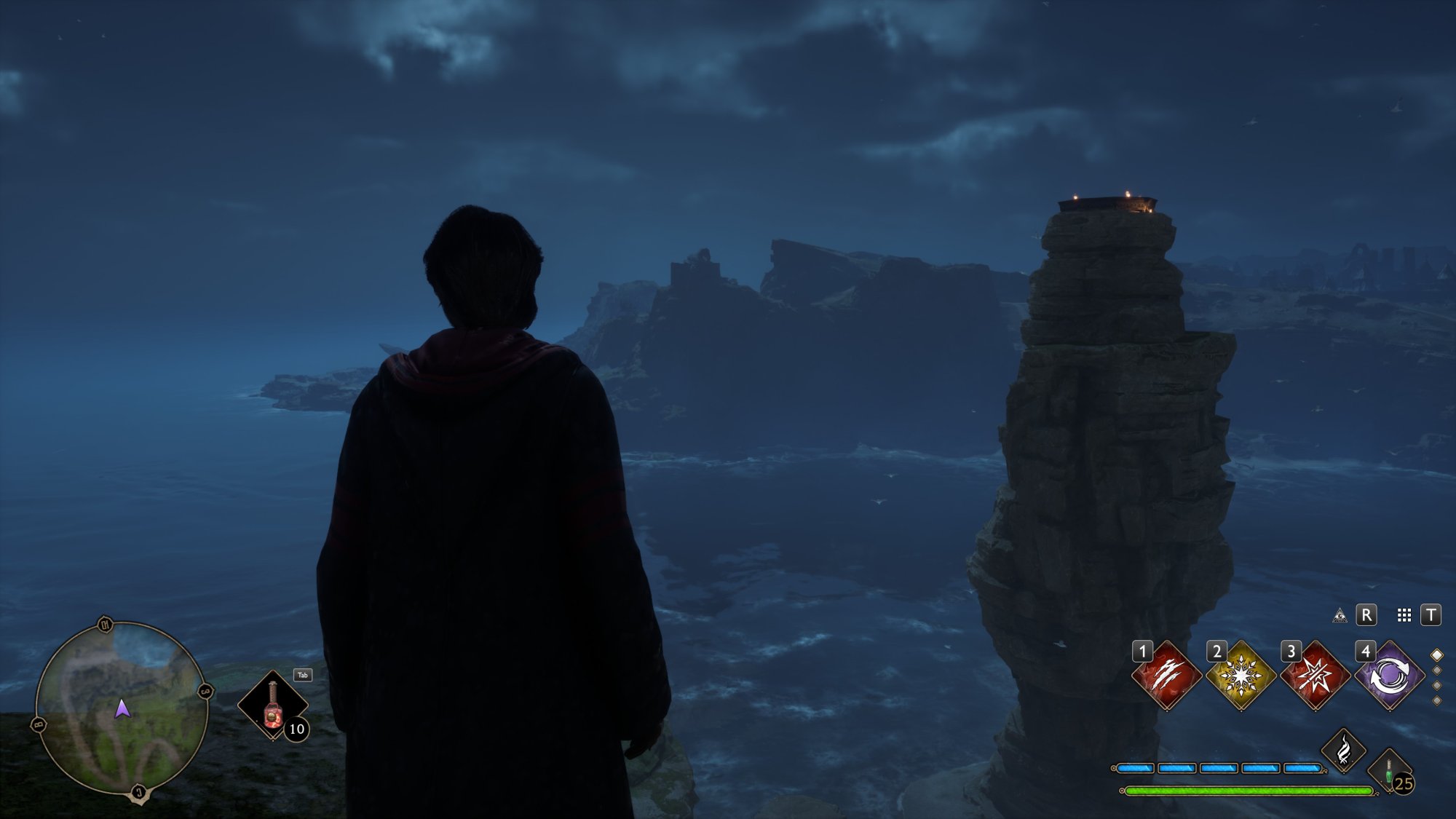Activate the white flame ancient magic icon
The height and width of the screenshot is (819, 1456).
click(1343, 750)
